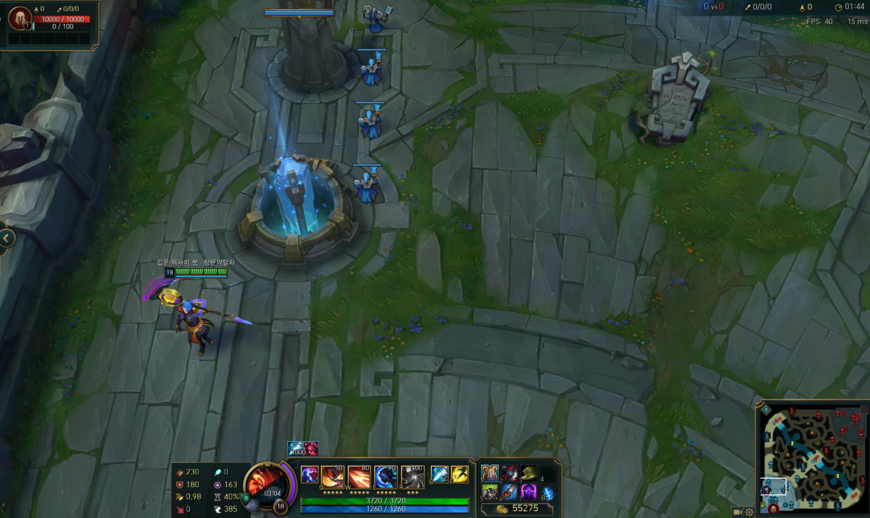Click the active buff icon above ability bar
This screenshot has width=870, height=518.
click(x=297, y=449)
